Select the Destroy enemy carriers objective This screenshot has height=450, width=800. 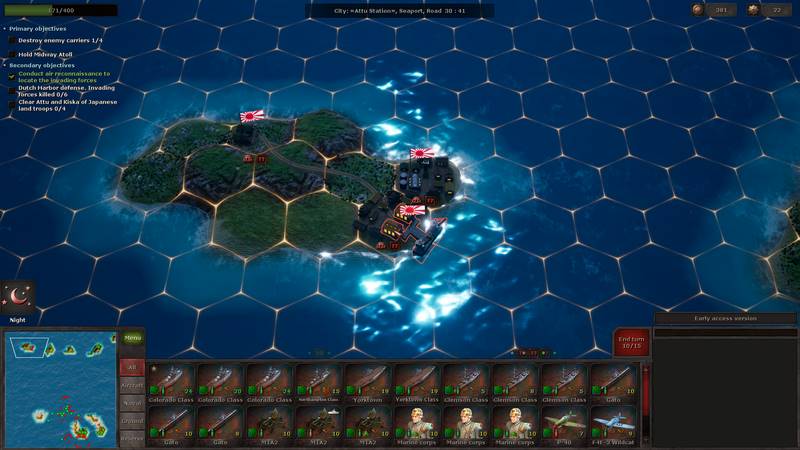click(x=60, y=40)
